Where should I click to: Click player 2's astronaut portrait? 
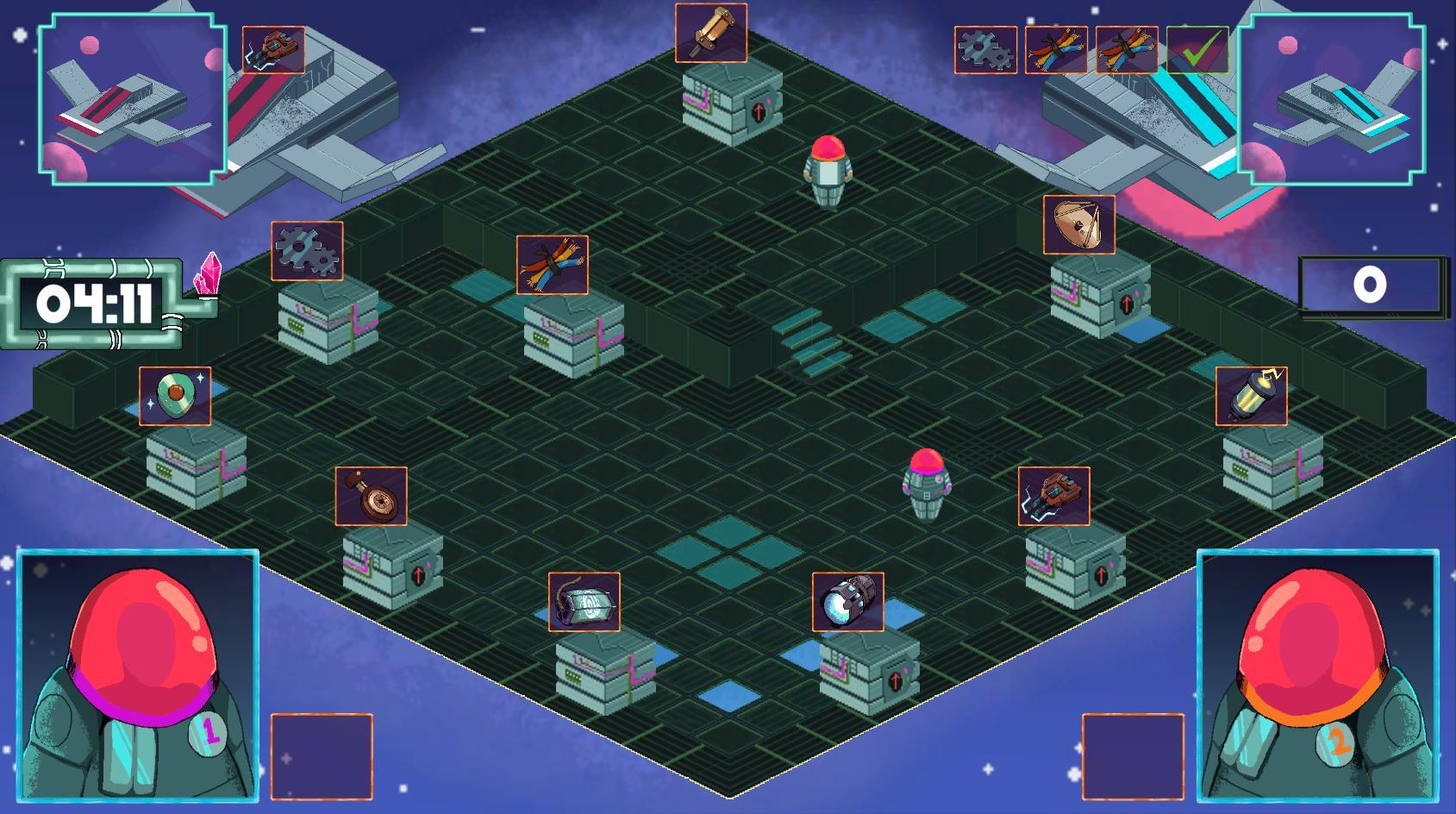1318,675
